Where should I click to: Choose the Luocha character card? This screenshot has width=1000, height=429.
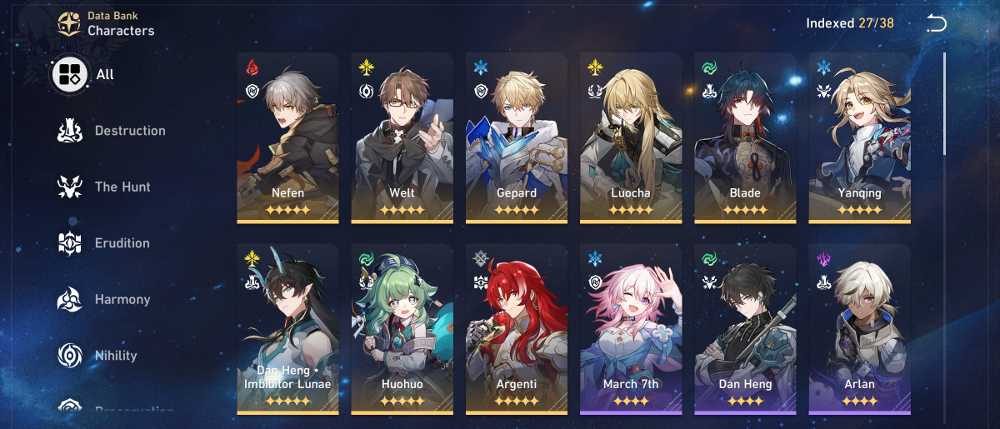point(631,138)
